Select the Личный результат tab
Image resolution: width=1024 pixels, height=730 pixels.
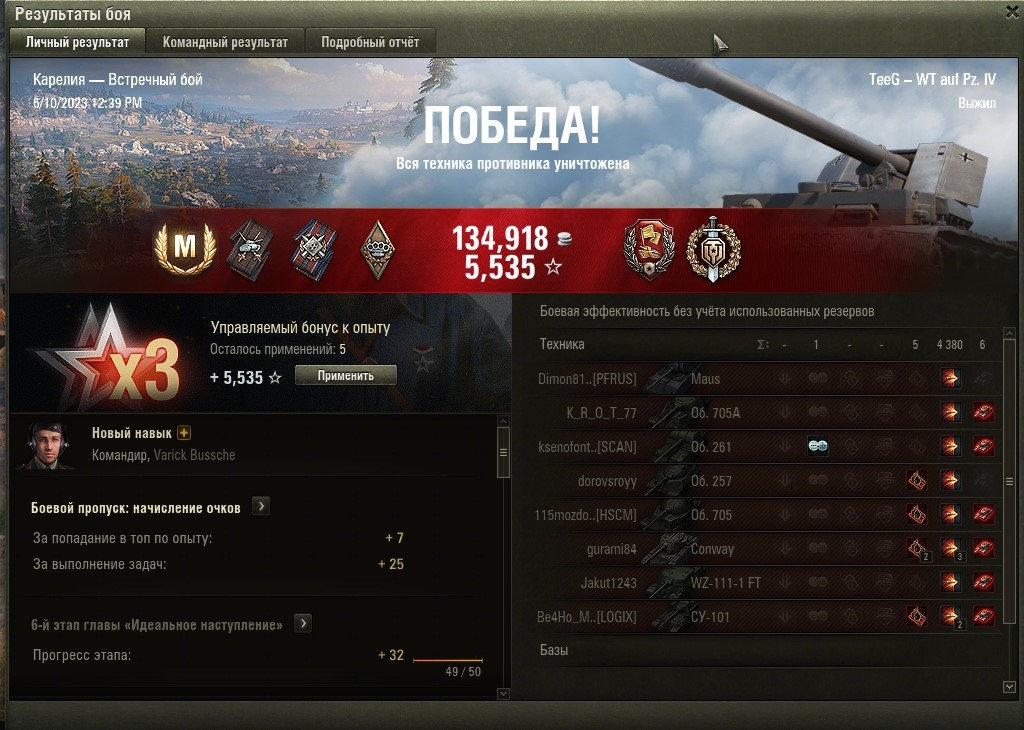(77, 42)
